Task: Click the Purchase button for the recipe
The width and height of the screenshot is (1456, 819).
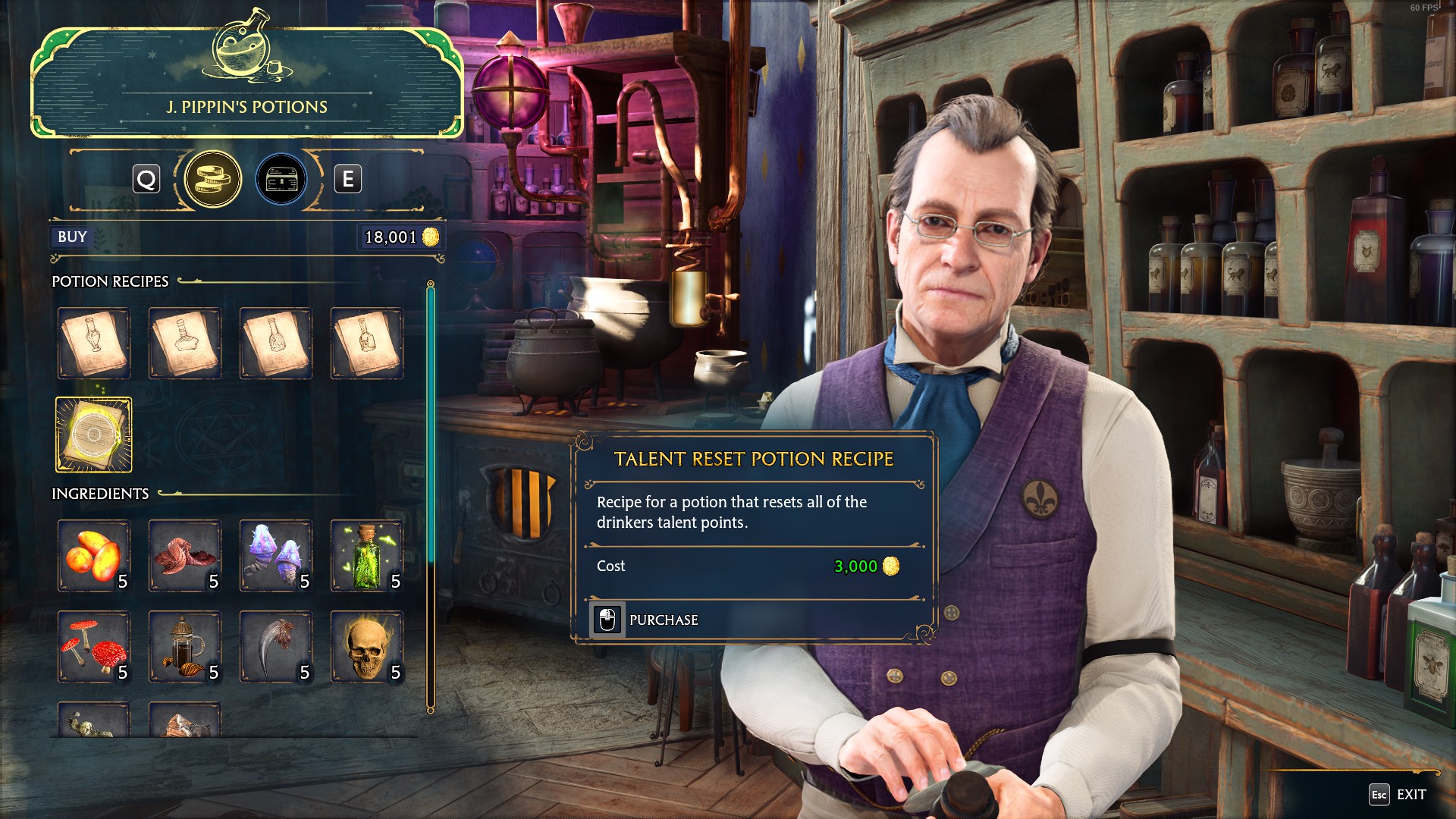Action: pos(663,620)
